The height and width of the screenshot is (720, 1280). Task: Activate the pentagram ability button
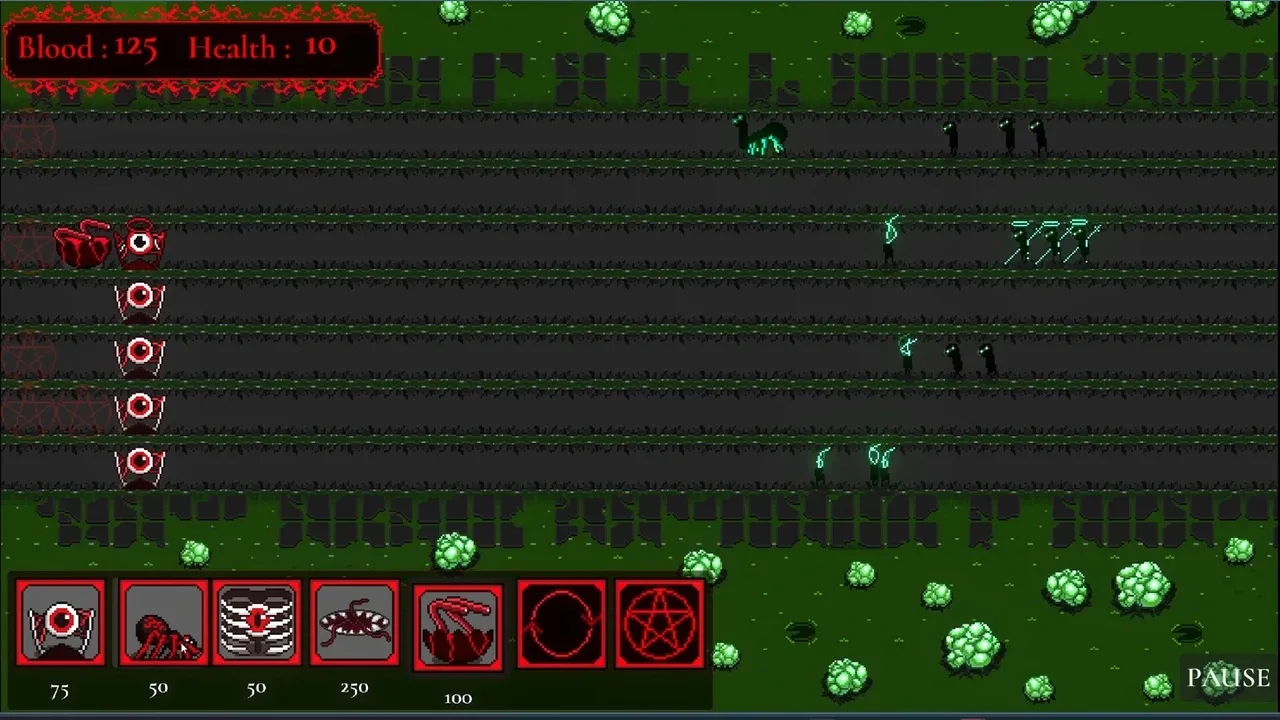click(660, 624)
